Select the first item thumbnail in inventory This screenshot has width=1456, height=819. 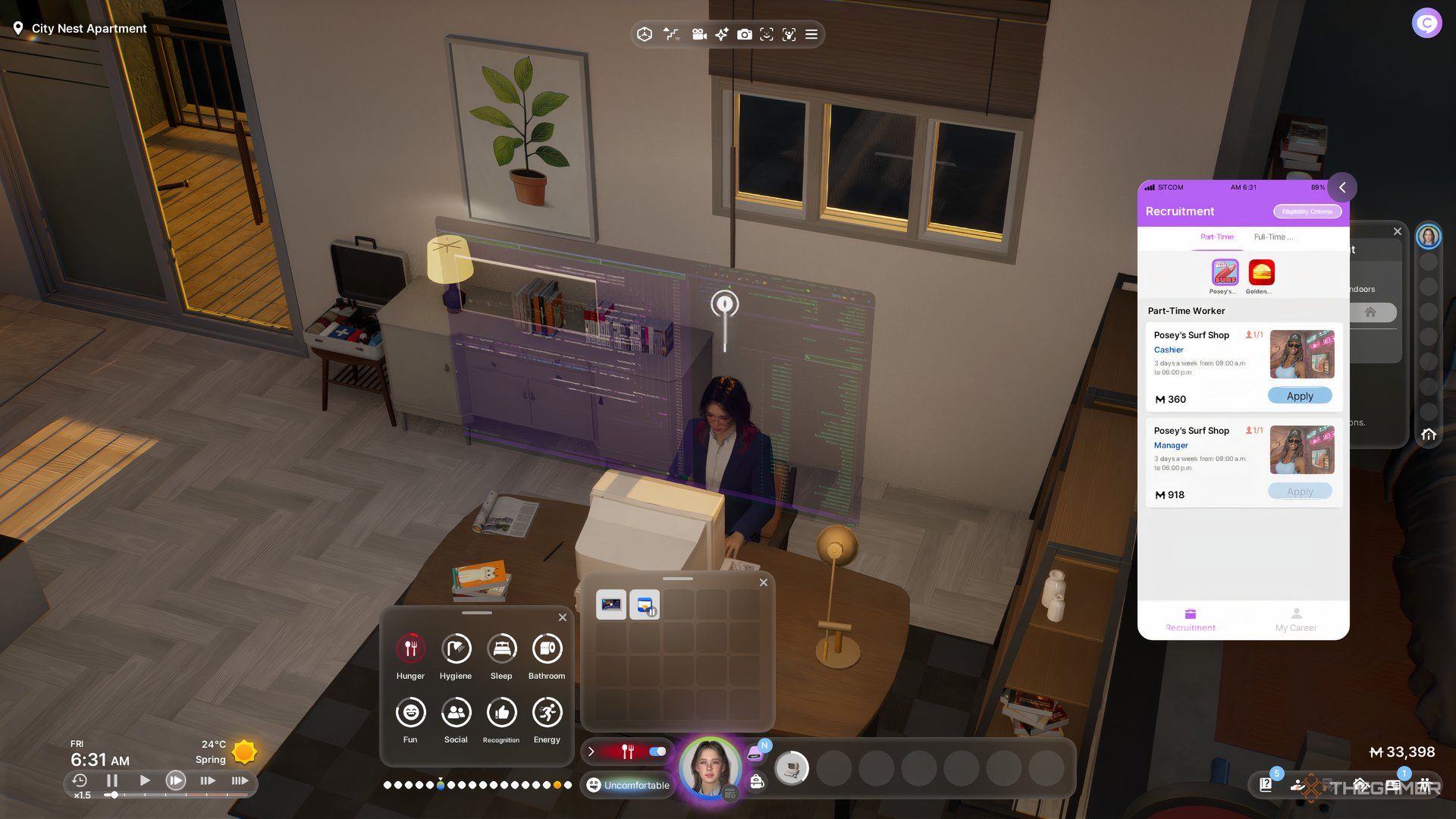[x=610, y=604]
